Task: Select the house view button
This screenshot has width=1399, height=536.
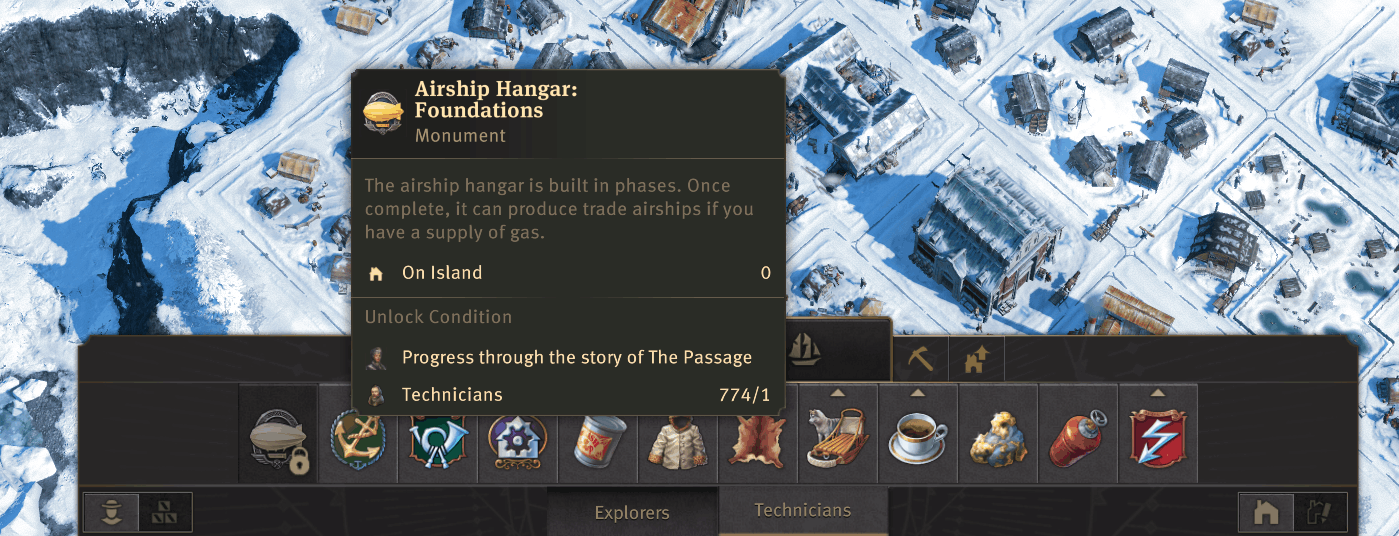Action: point(1266,513)
